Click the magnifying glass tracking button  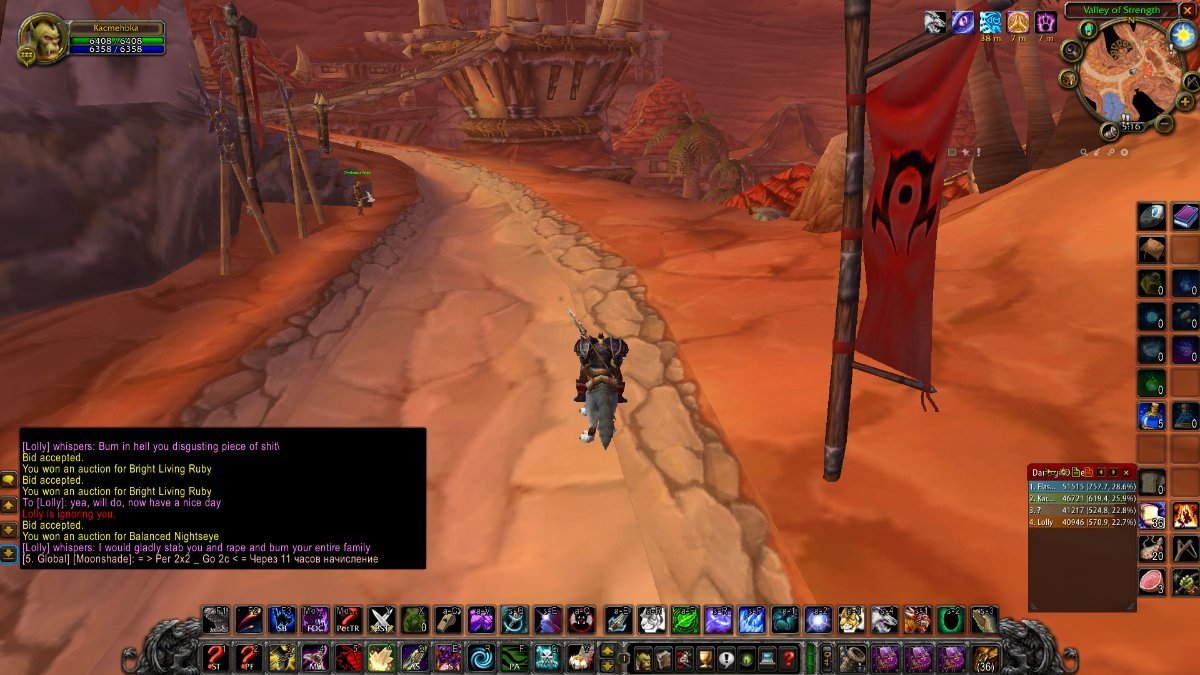[x=1072, y=50]
